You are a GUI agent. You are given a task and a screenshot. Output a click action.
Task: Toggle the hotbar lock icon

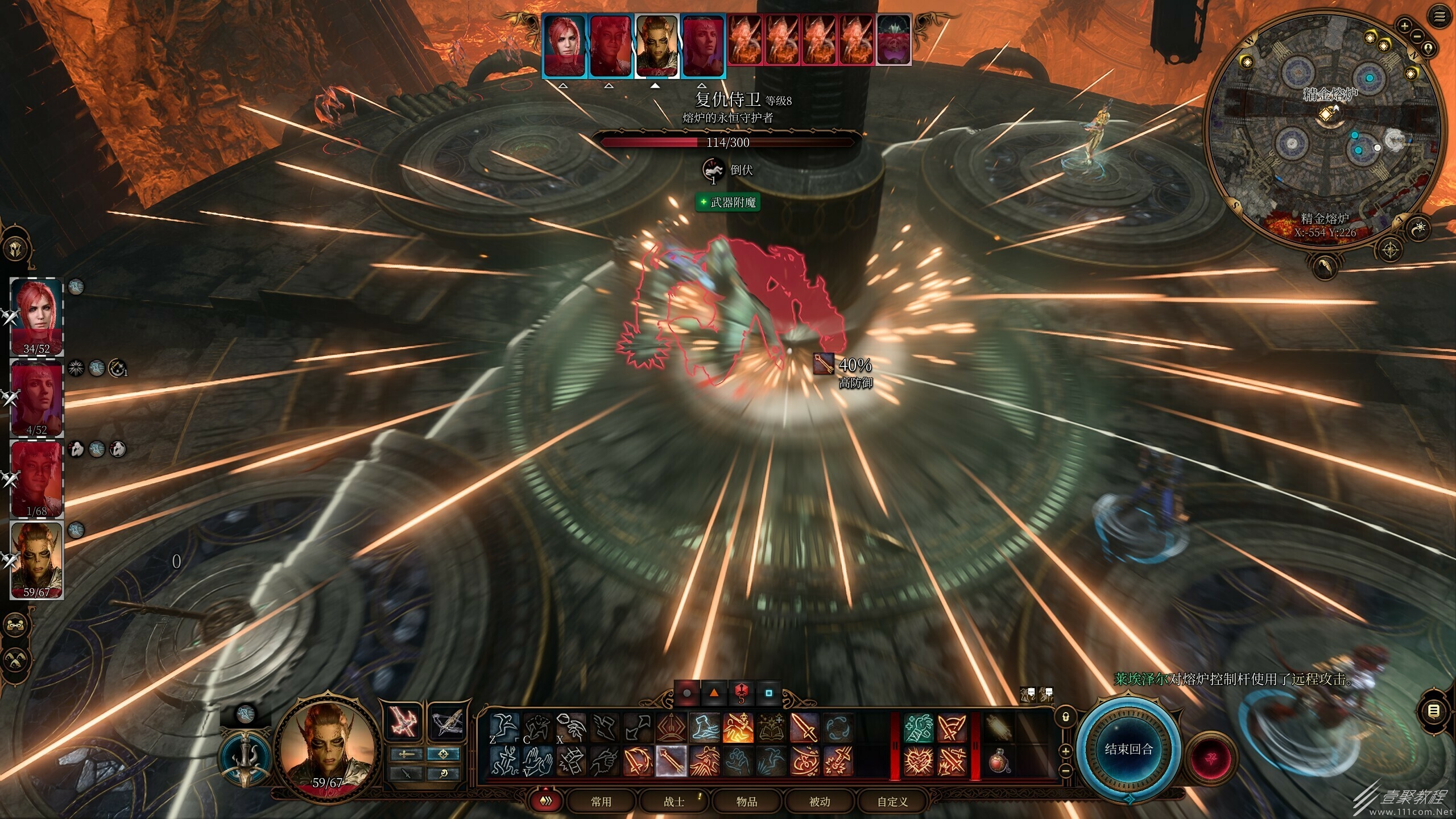coord(1066,717)
